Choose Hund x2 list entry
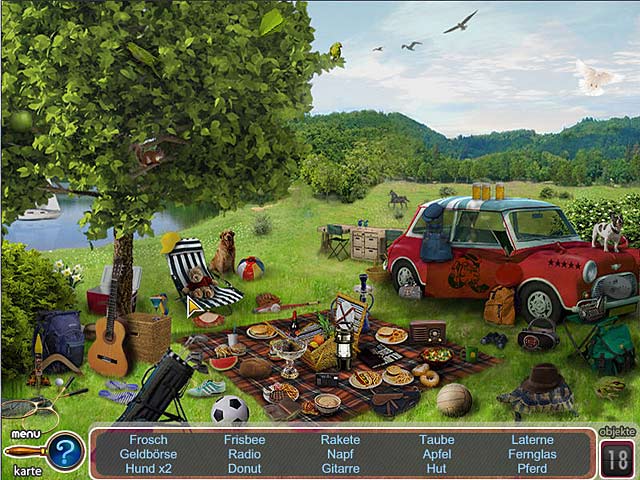The height and width of the screenshot is (480, 640). (148, 468)
